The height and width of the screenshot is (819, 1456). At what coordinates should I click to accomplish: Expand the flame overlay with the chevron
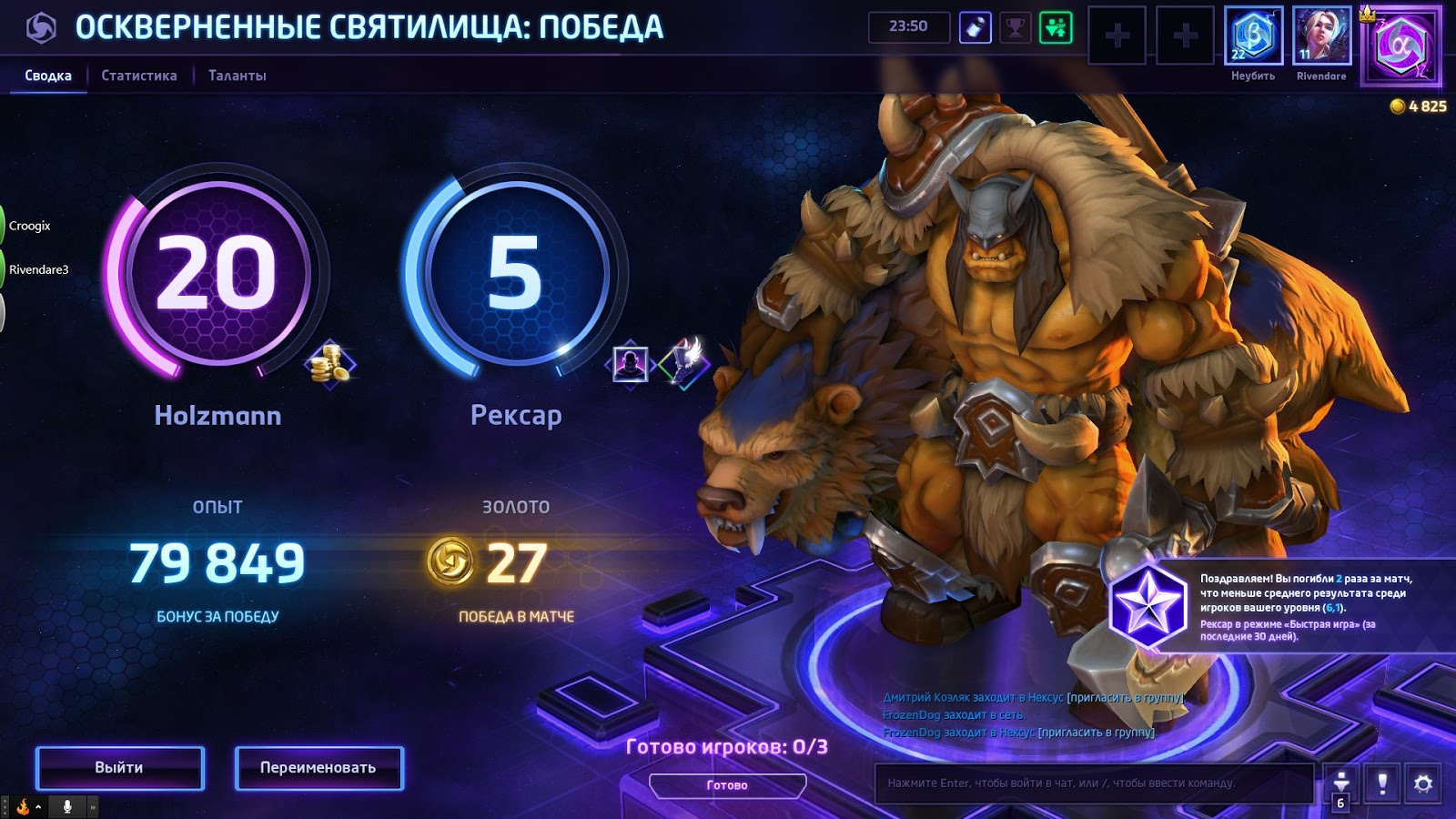tap(38, 807)
